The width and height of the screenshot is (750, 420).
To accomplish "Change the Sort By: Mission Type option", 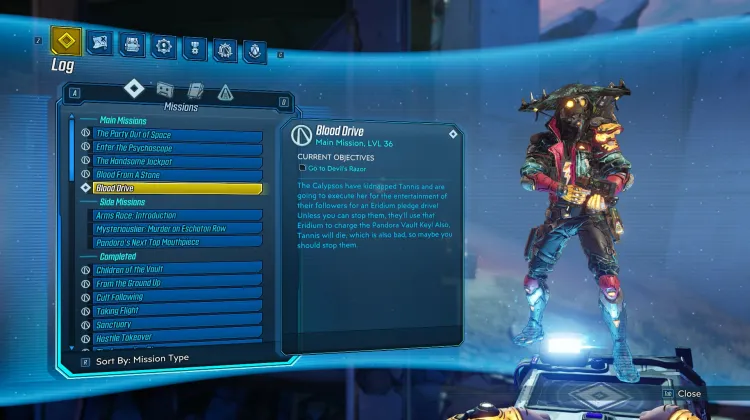I will point(140,358).
